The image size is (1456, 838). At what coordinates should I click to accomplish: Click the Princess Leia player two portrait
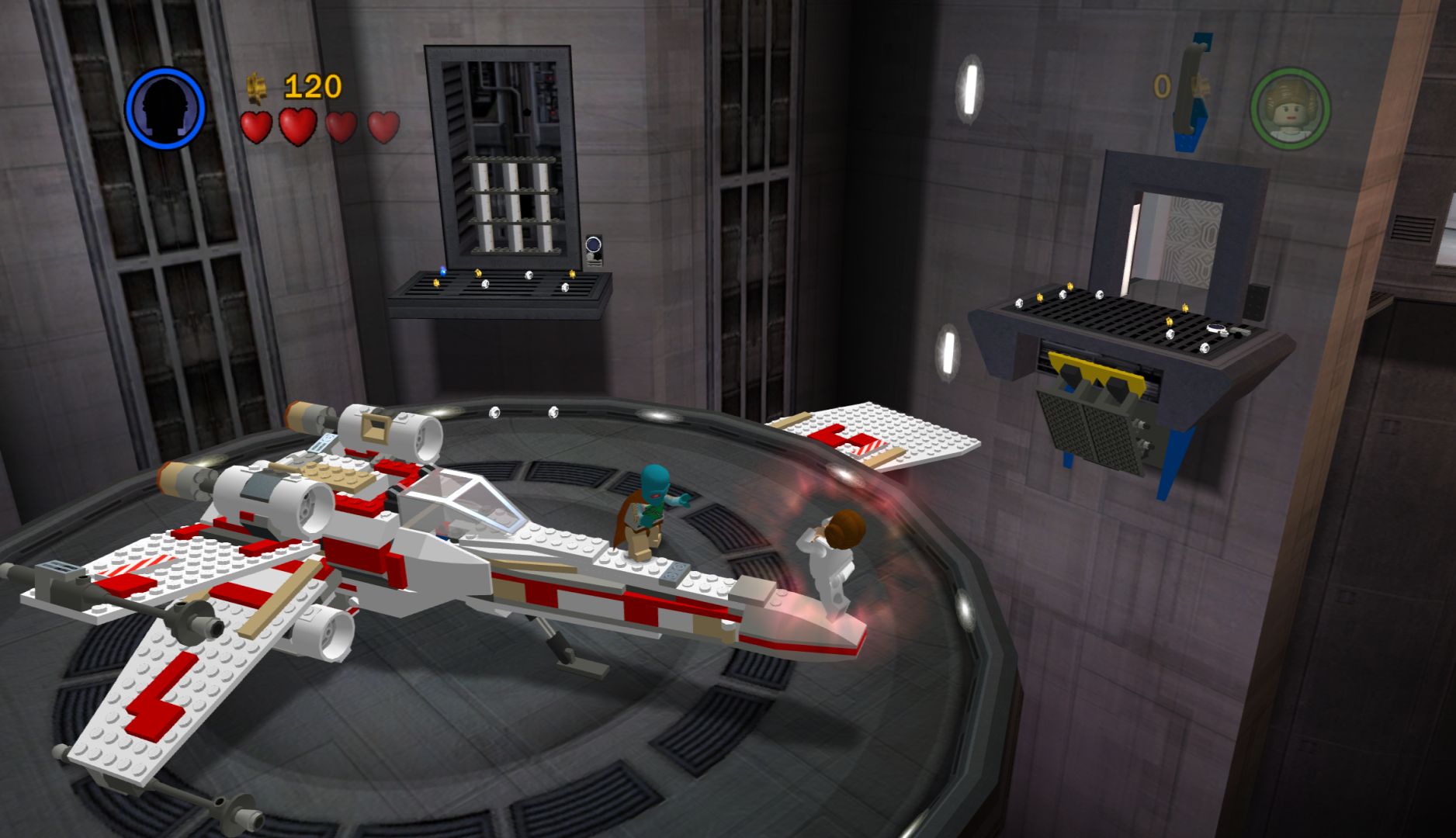(x=1289, y=108)
